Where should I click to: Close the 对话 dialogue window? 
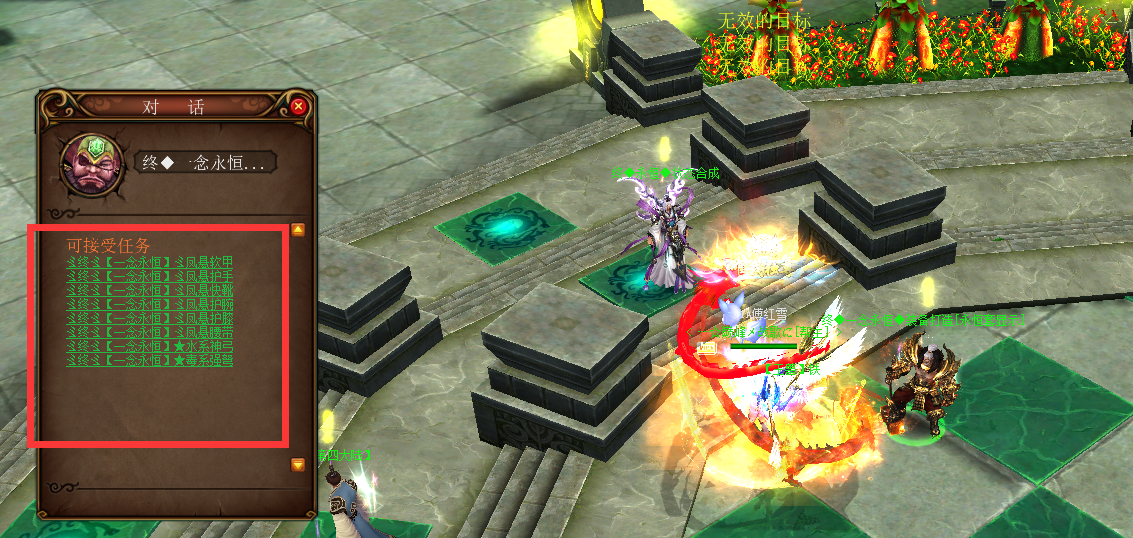(298, 106)
